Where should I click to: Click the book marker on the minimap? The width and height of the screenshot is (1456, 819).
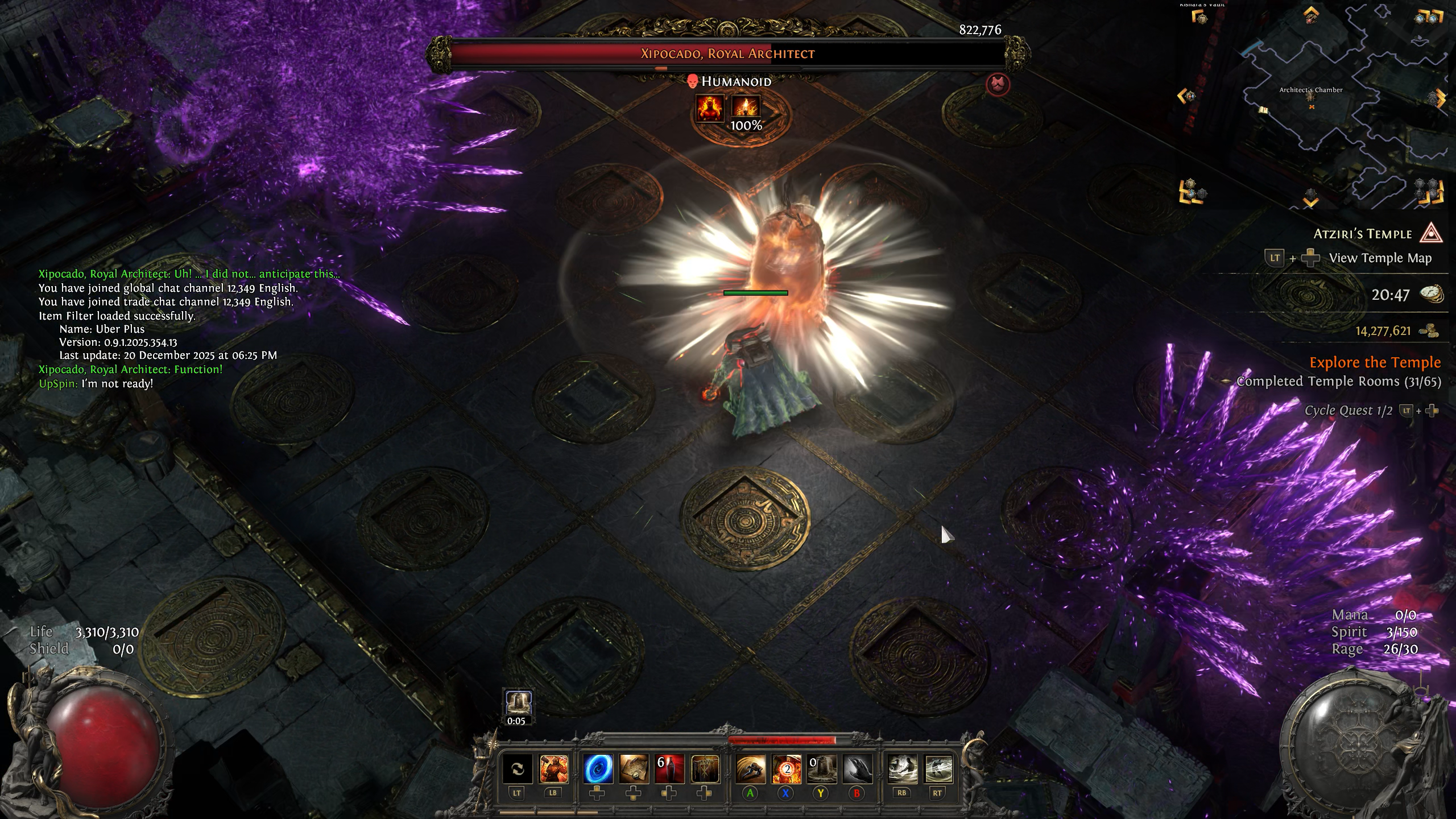click(x=1263, y=110)
